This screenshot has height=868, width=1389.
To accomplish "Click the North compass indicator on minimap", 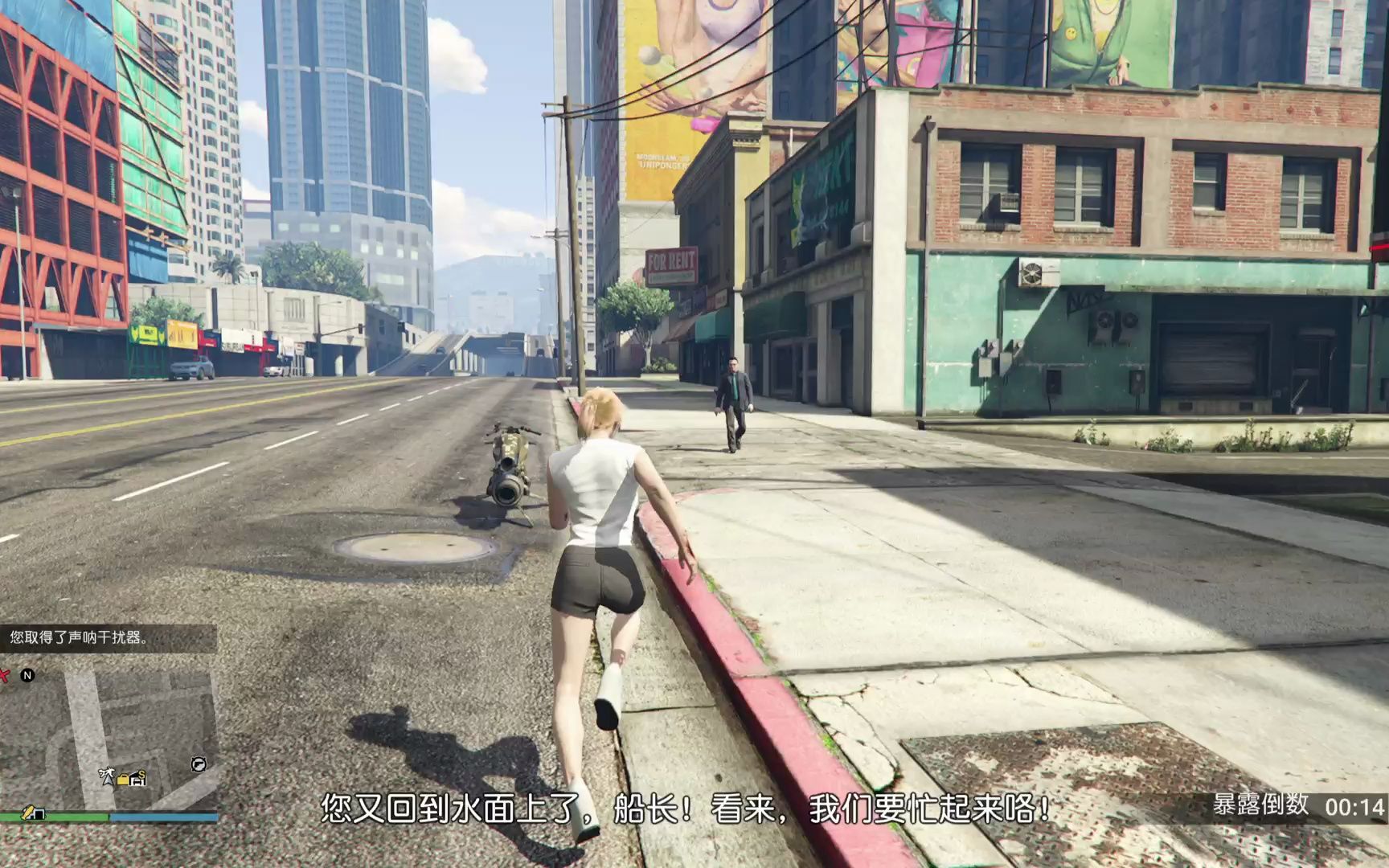I will (27, 674).
